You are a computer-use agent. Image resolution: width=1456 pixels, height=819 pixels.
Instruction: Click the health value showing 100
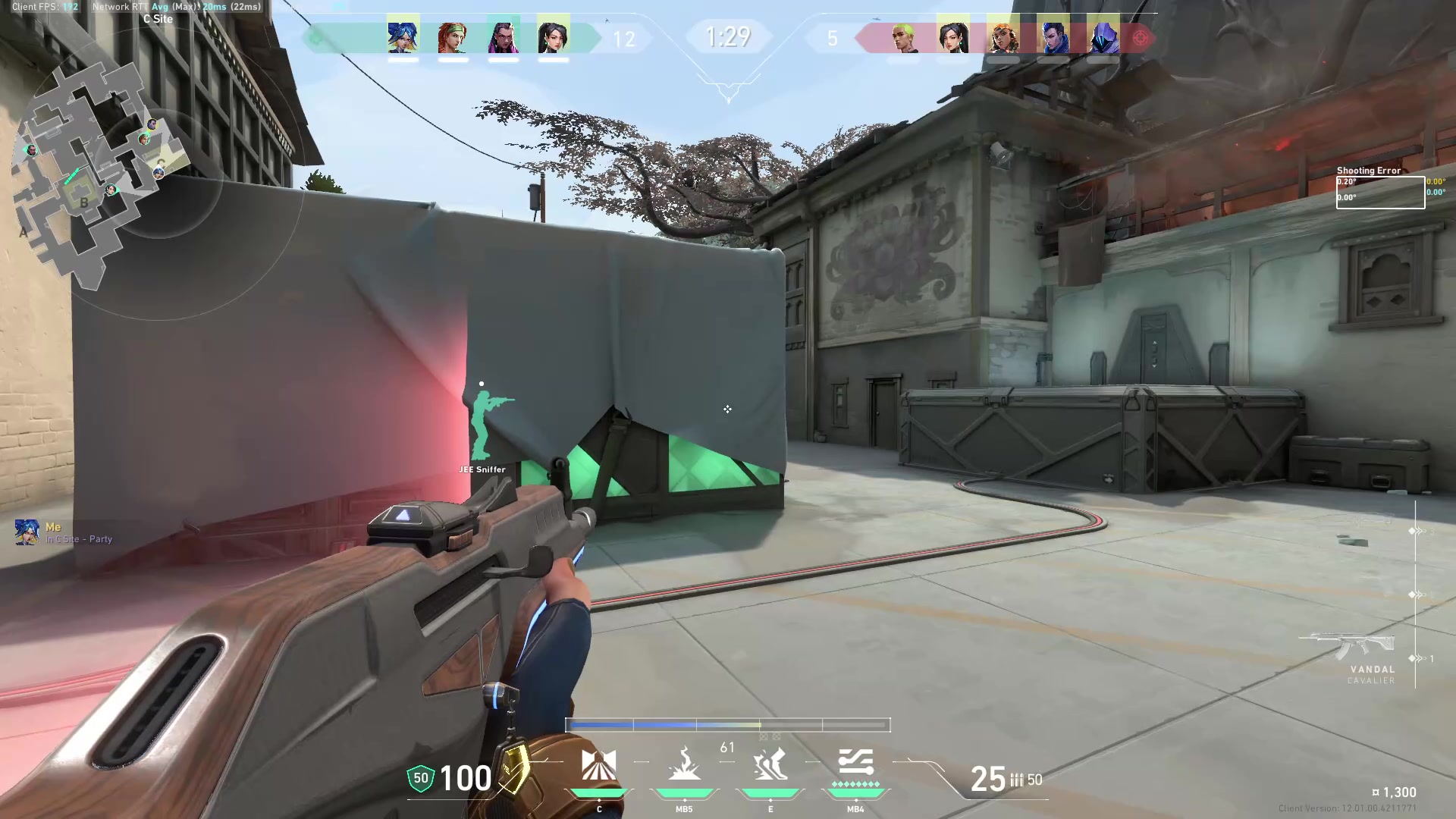click(464, 778)
